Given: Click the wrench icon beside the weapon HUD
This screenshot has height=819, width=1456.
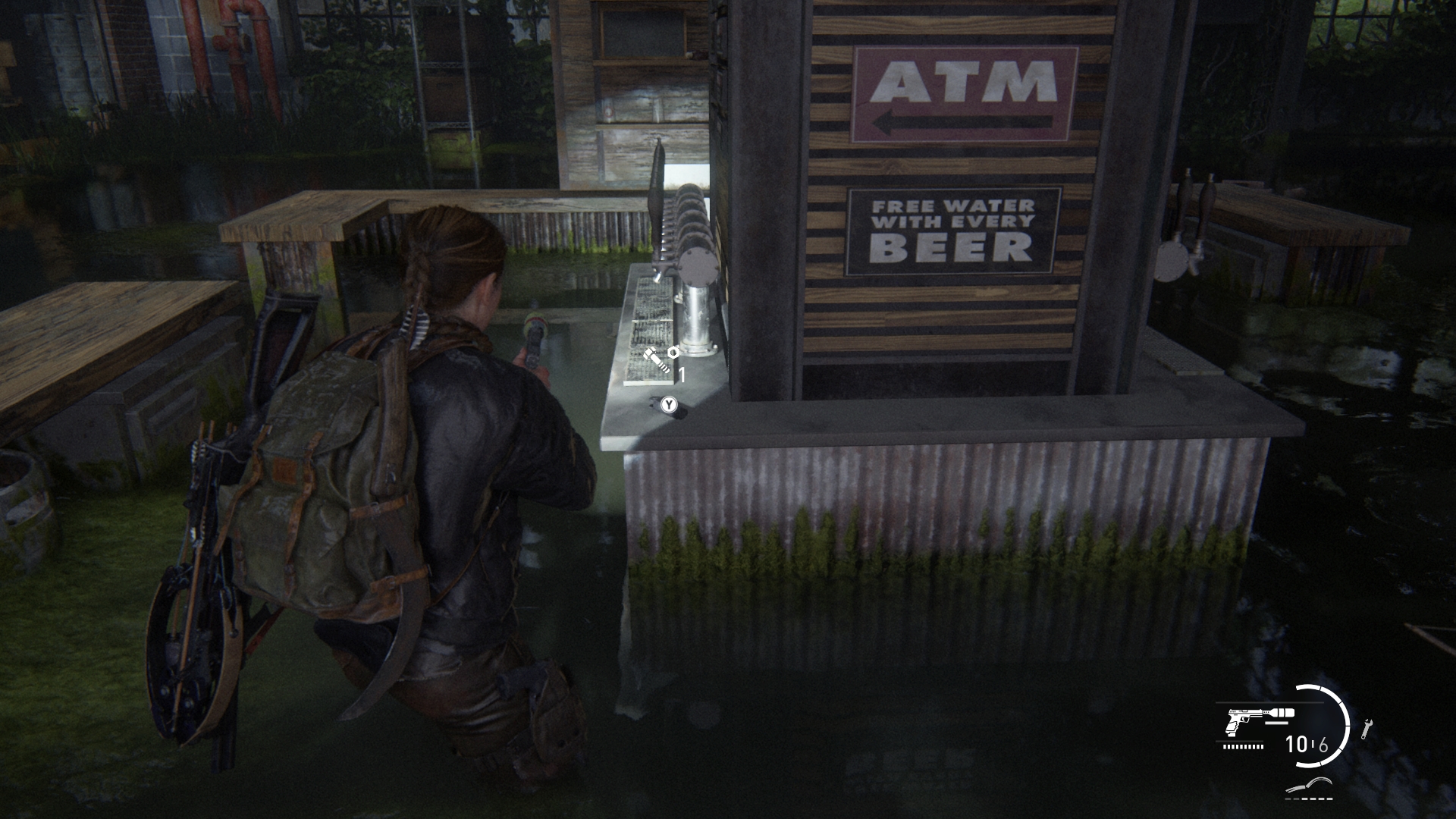Looking at the screenshot, I should click(1367, 729).
